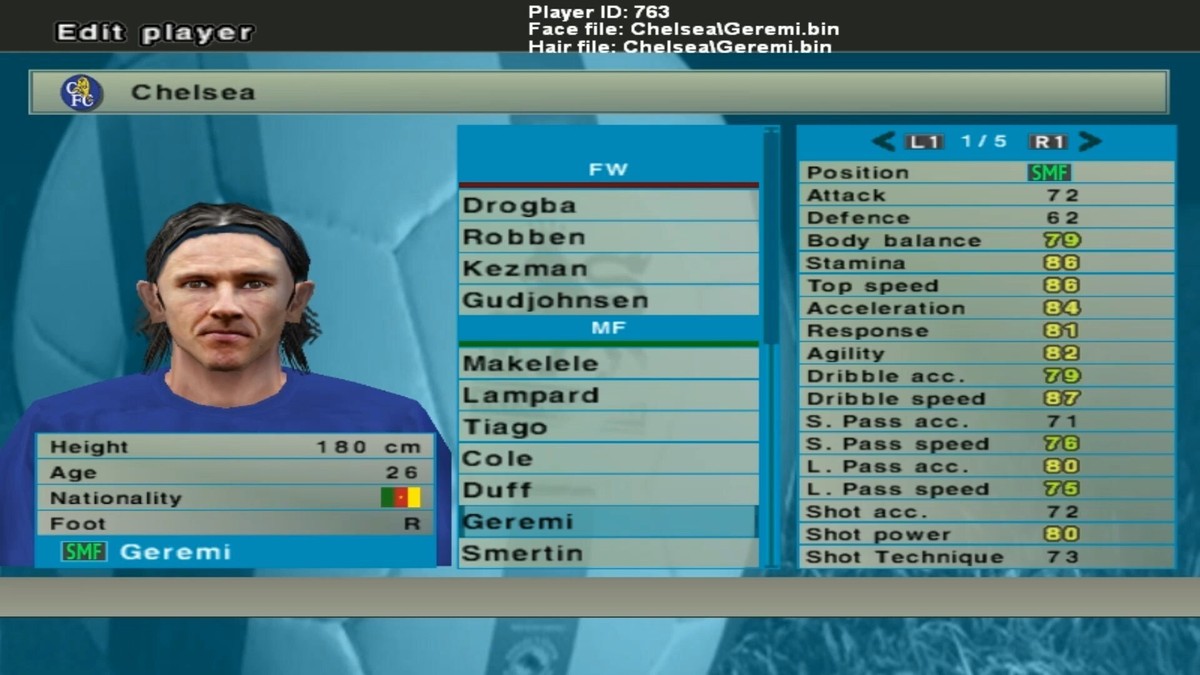
Task: Choose Lampard in the player list
Action: [x=608, y=396]
